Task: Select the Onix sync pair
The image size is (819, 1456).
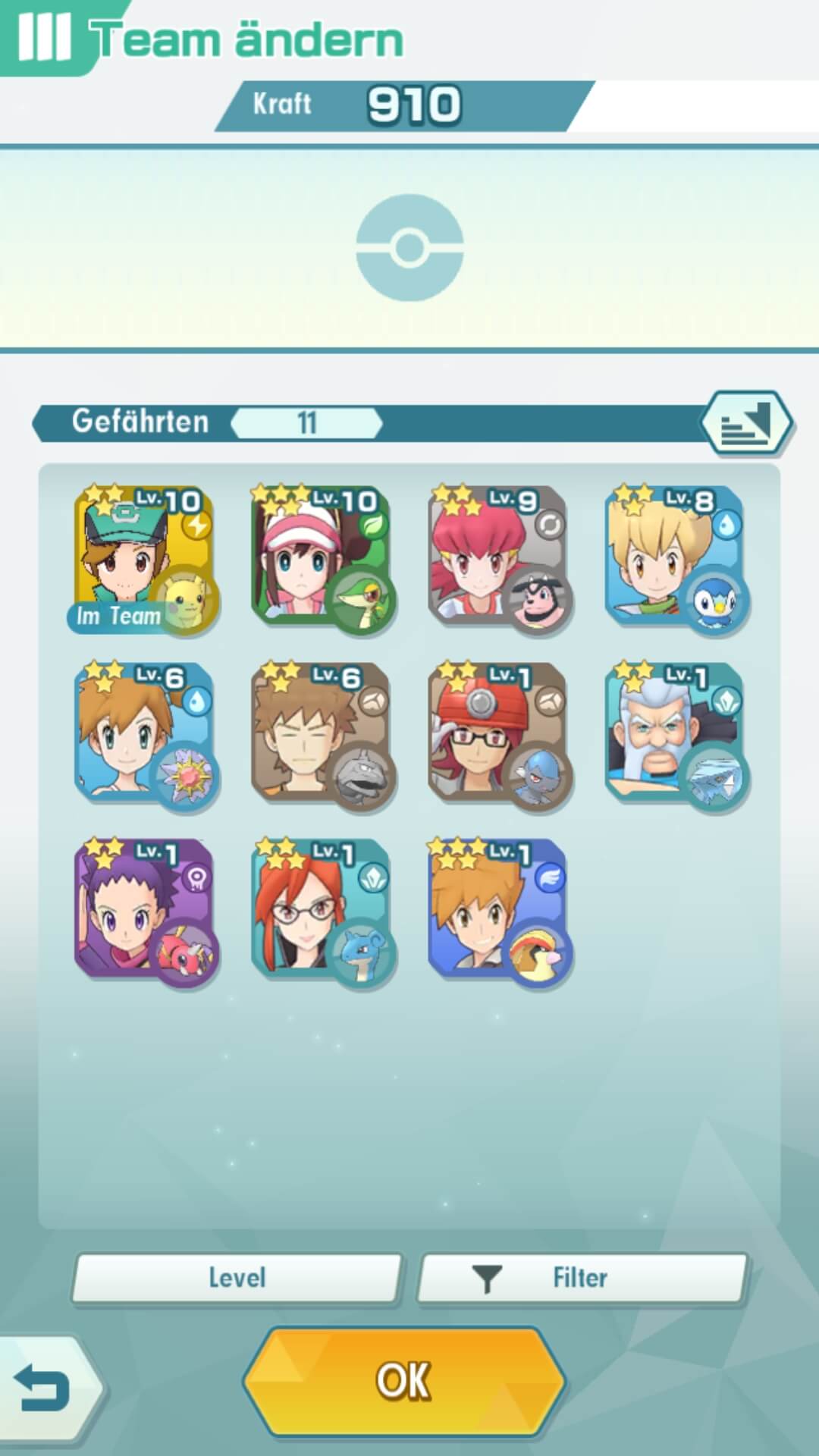Action: pyautogui.click(x=320, y=734)
